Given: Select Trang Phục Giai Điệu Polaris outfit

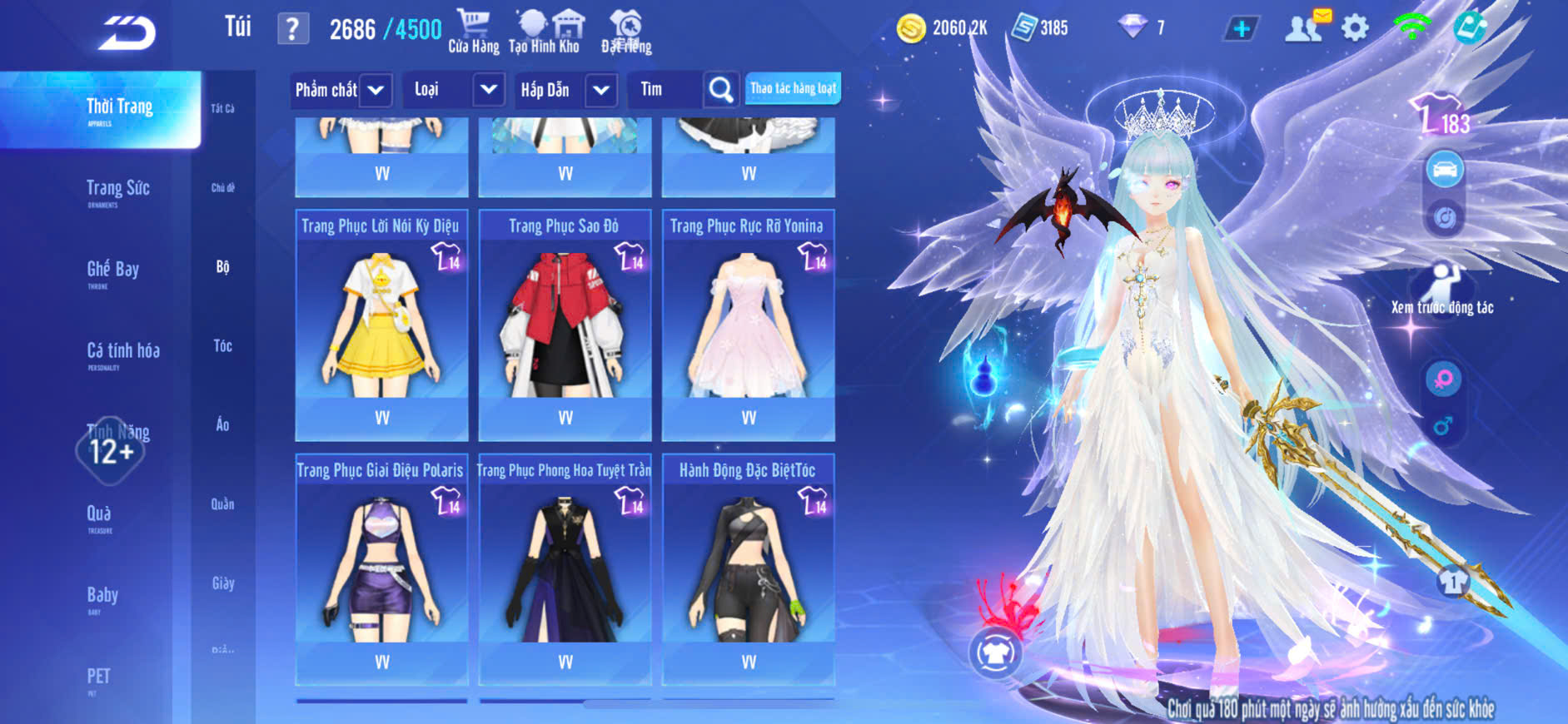Looking at the screenshot, I should tap(381, 569).
